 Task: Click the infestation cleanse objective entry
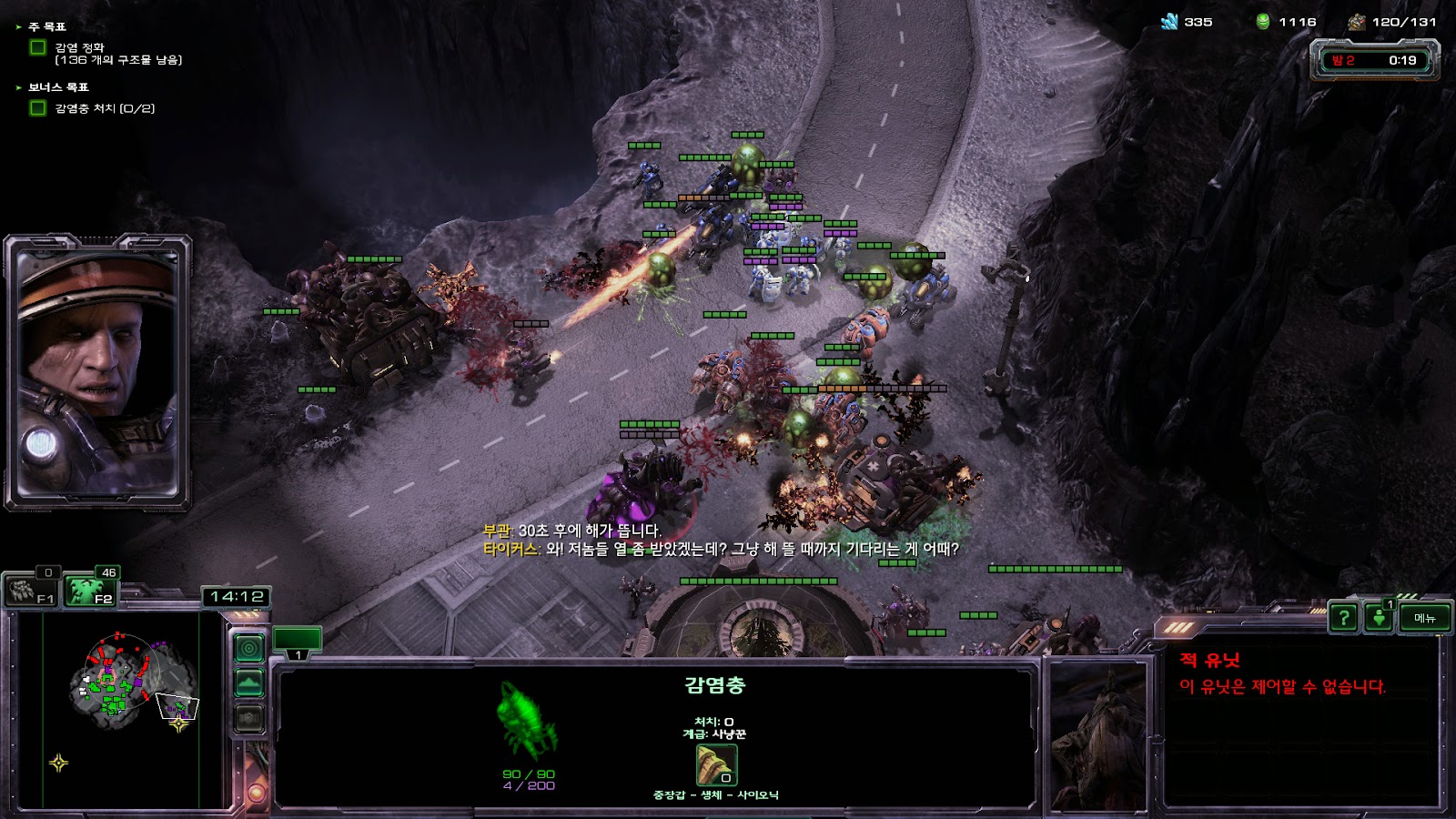[x=116, y=54]
